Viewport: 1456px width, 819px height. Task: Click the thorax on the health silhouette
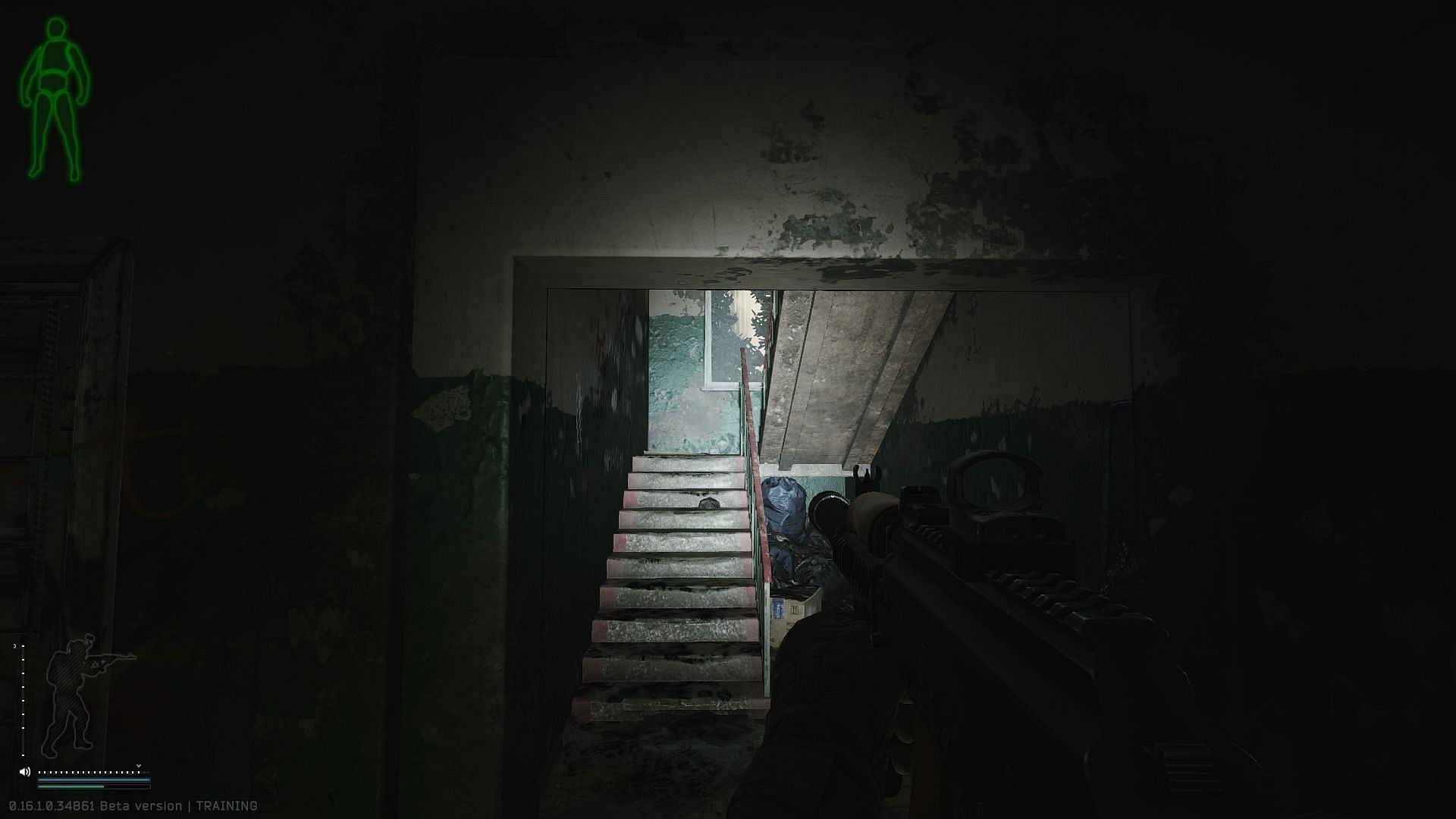(55, 57)
